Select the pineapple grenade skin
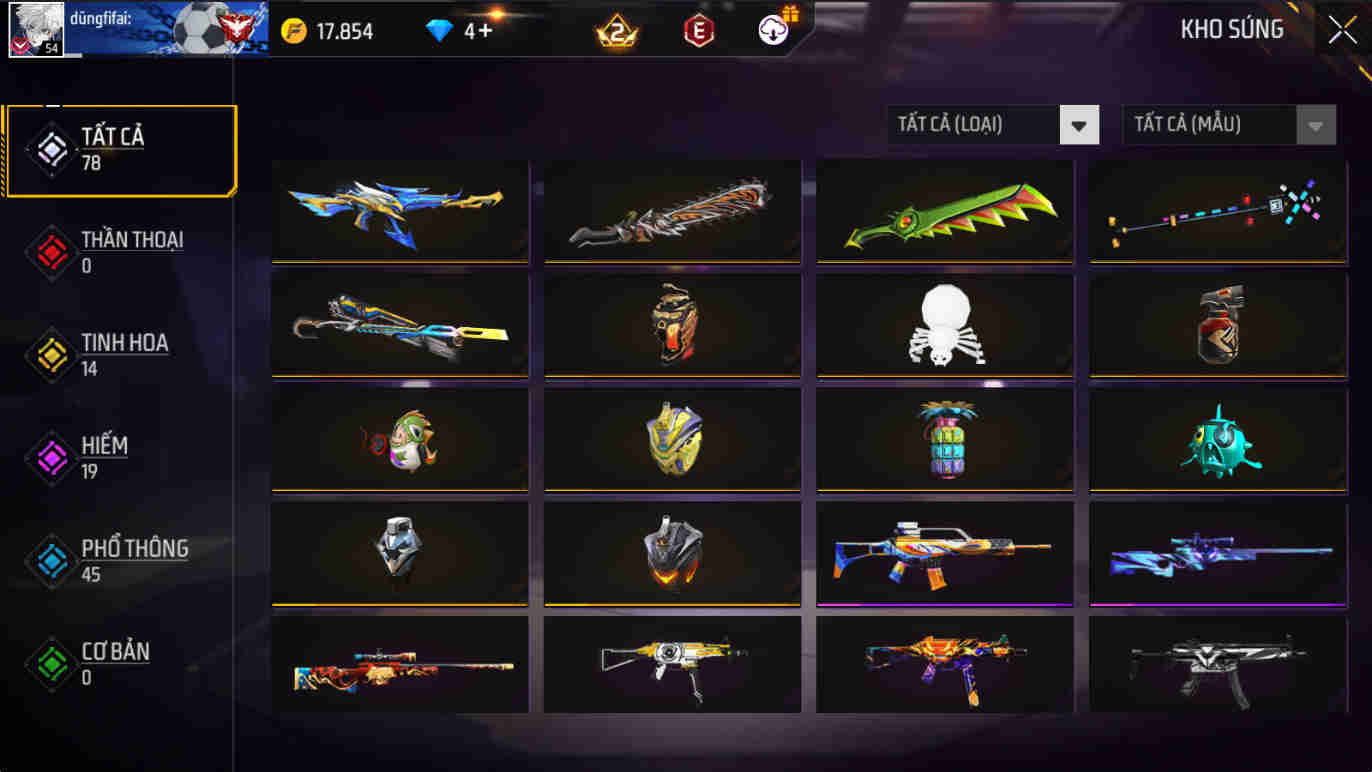 click(942, 439)
